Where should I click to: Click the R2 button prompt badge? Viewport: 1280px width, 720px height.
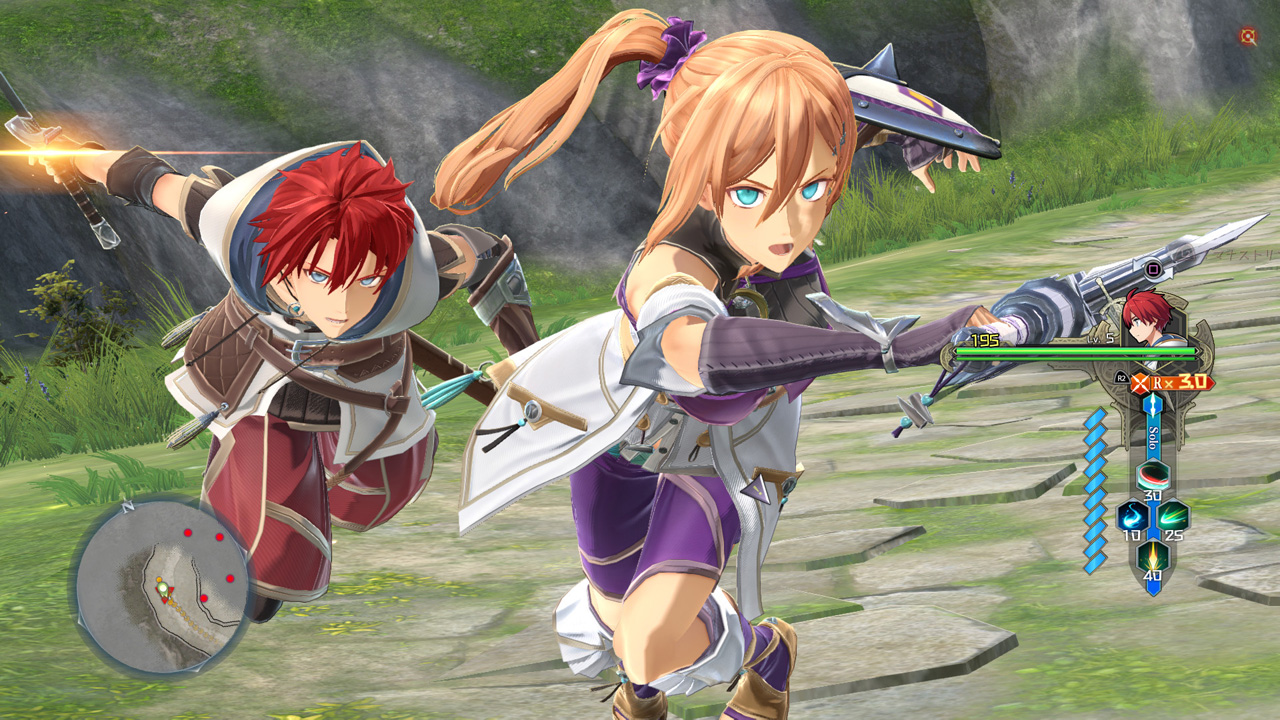pos(1121,378)
